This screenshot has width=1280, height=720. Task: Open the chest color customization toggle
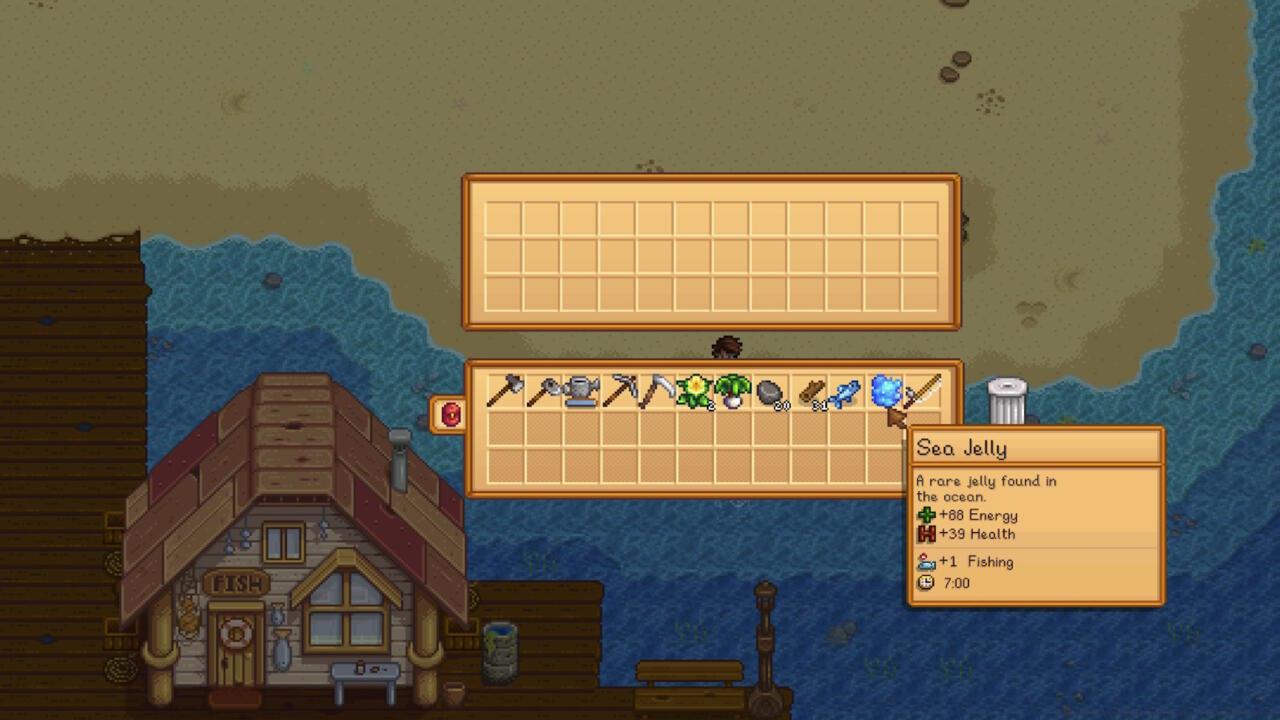[x=449, y=415]
